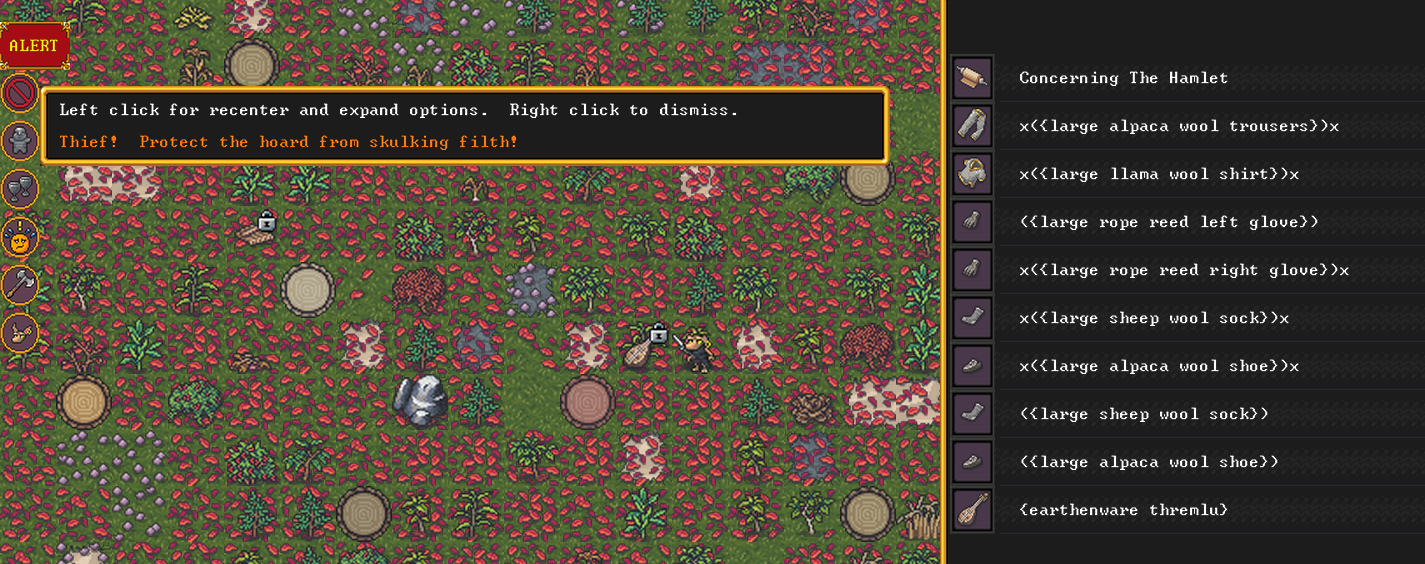
Task: Select the earthenware thremlu instrument
Action: tap(1123, 510)
